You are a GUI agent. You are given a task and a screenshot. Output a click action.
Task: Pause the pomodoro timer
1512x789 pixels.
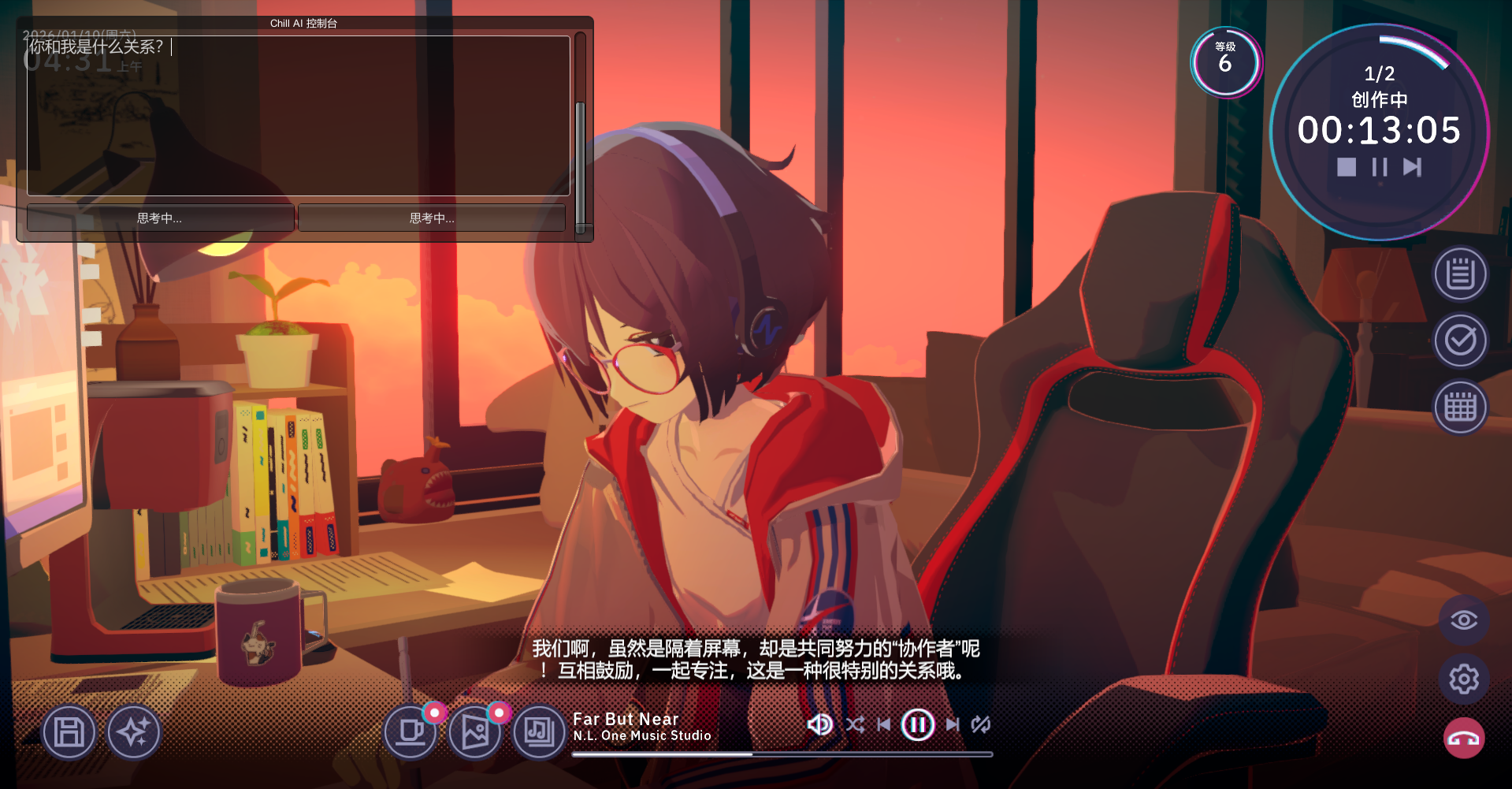pos(1380,167)
